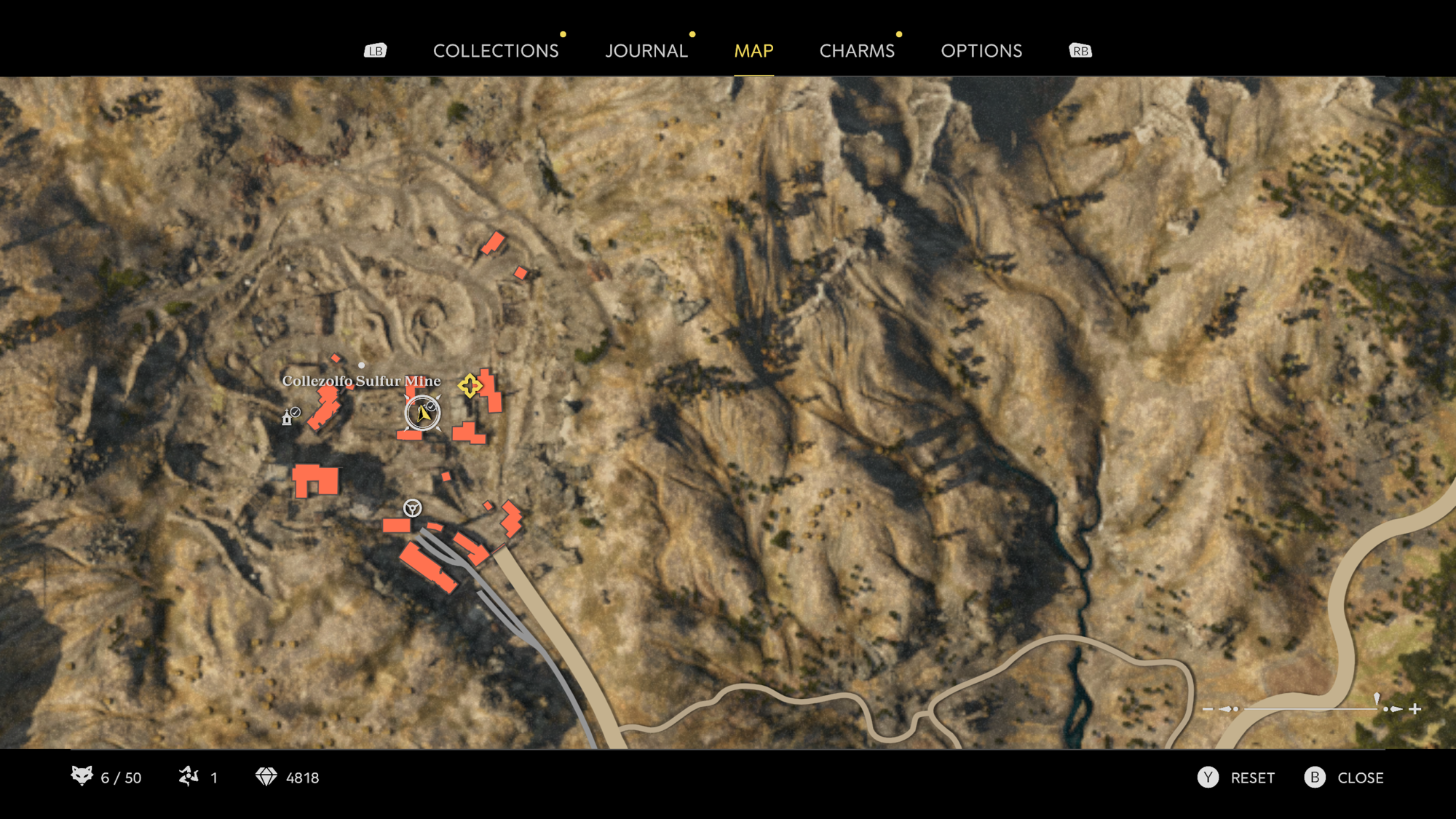Click the map zoom slider track
Viewport: 1456px width, 819px height.
click(1310, 708)
